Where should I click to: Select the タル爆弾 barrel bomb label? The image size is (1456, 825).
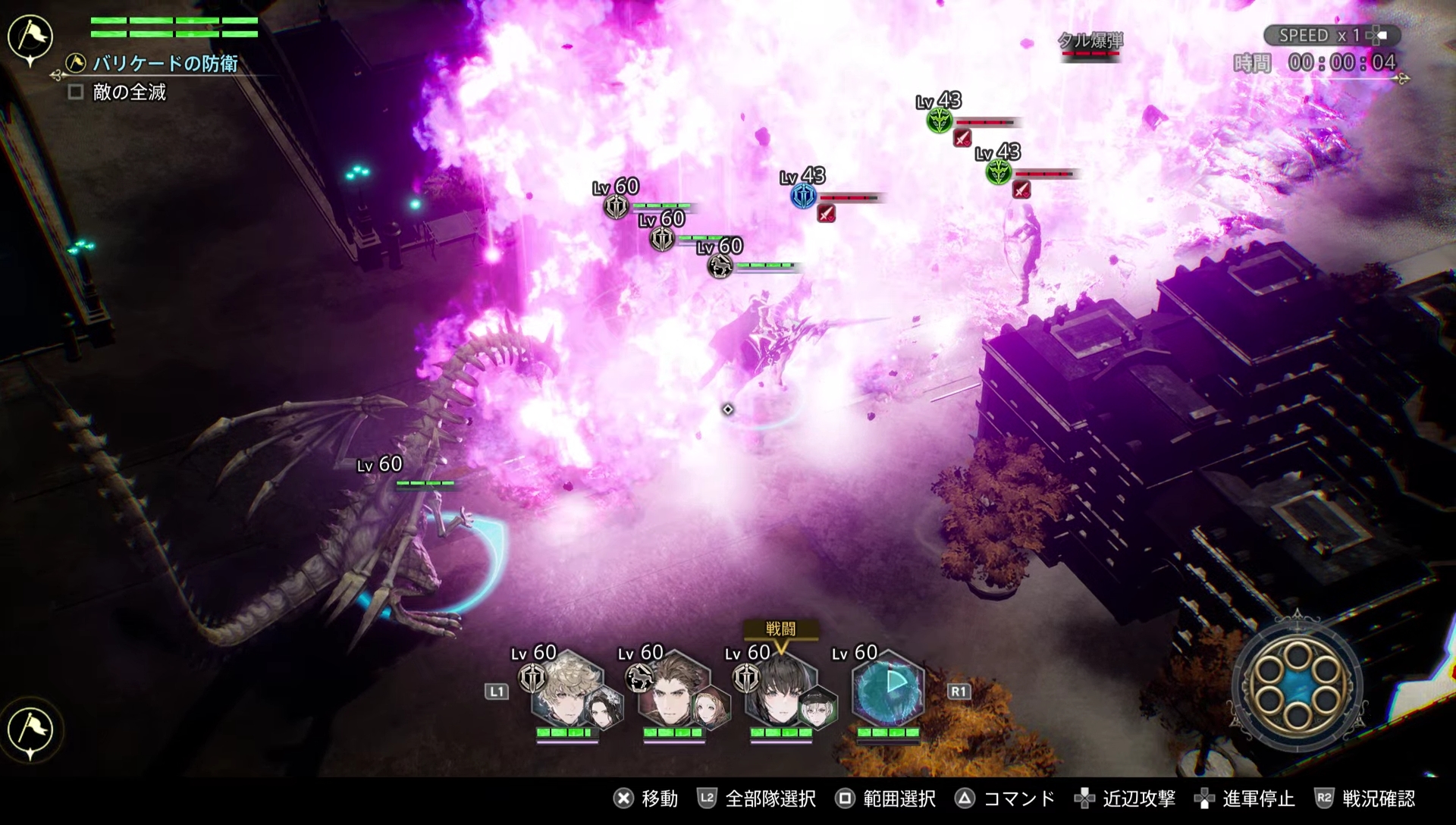tap(1090, 41)
